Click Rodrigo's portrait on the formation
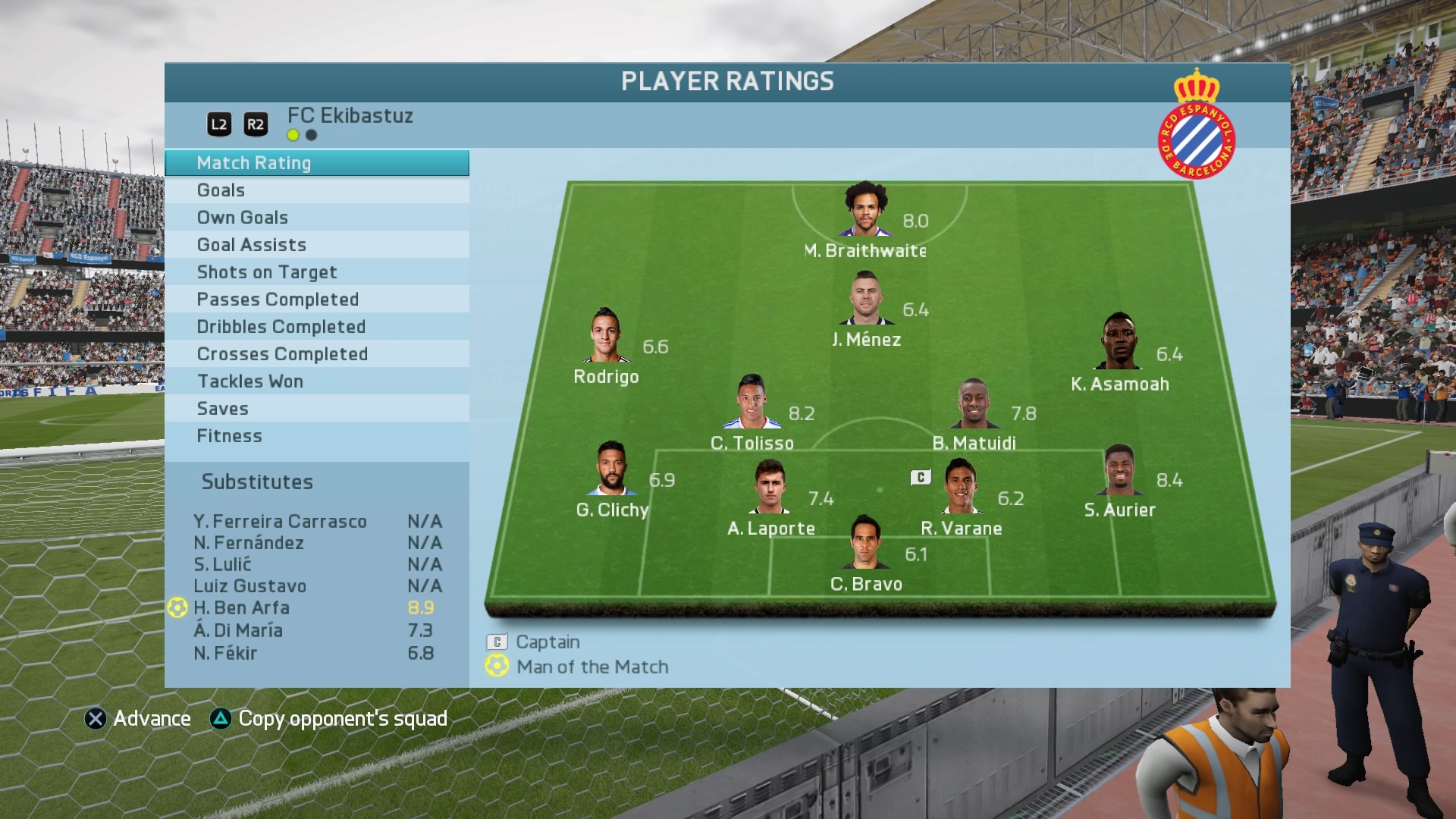The width and height of the screenshot is (1456, 819). pos(606,336)
